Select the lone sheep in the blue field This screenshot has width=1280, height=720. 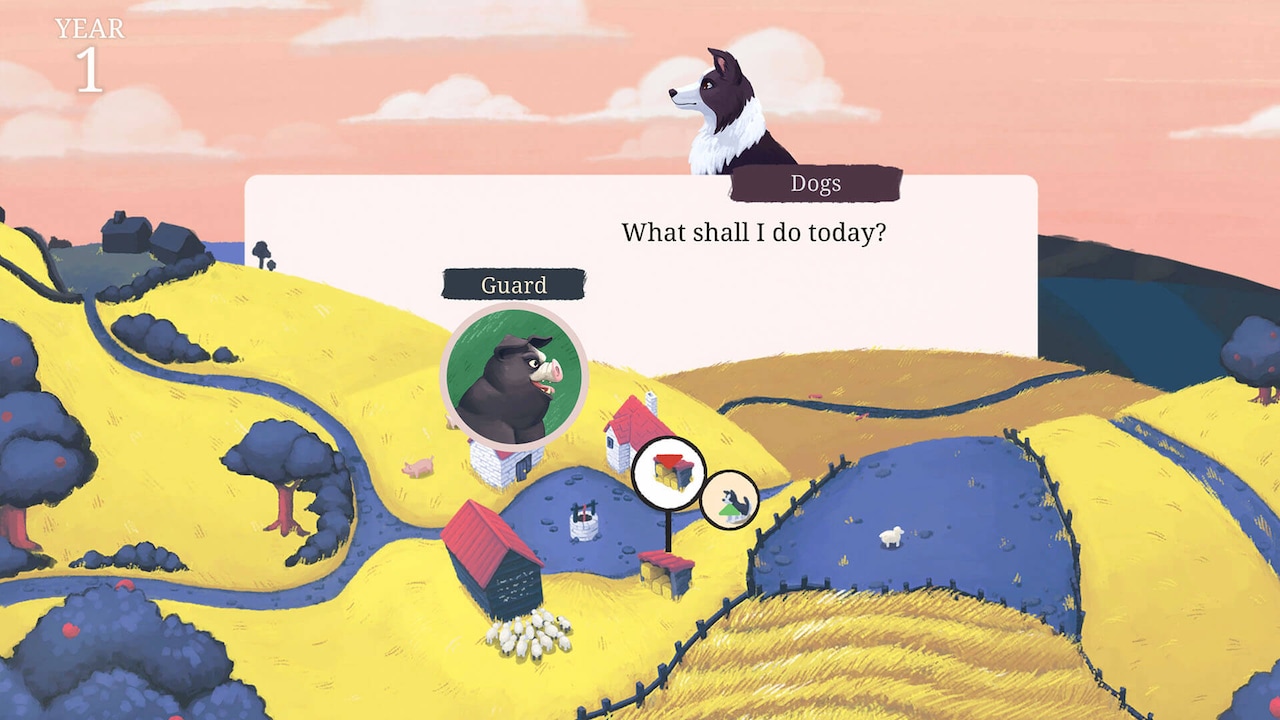[888, 538]
